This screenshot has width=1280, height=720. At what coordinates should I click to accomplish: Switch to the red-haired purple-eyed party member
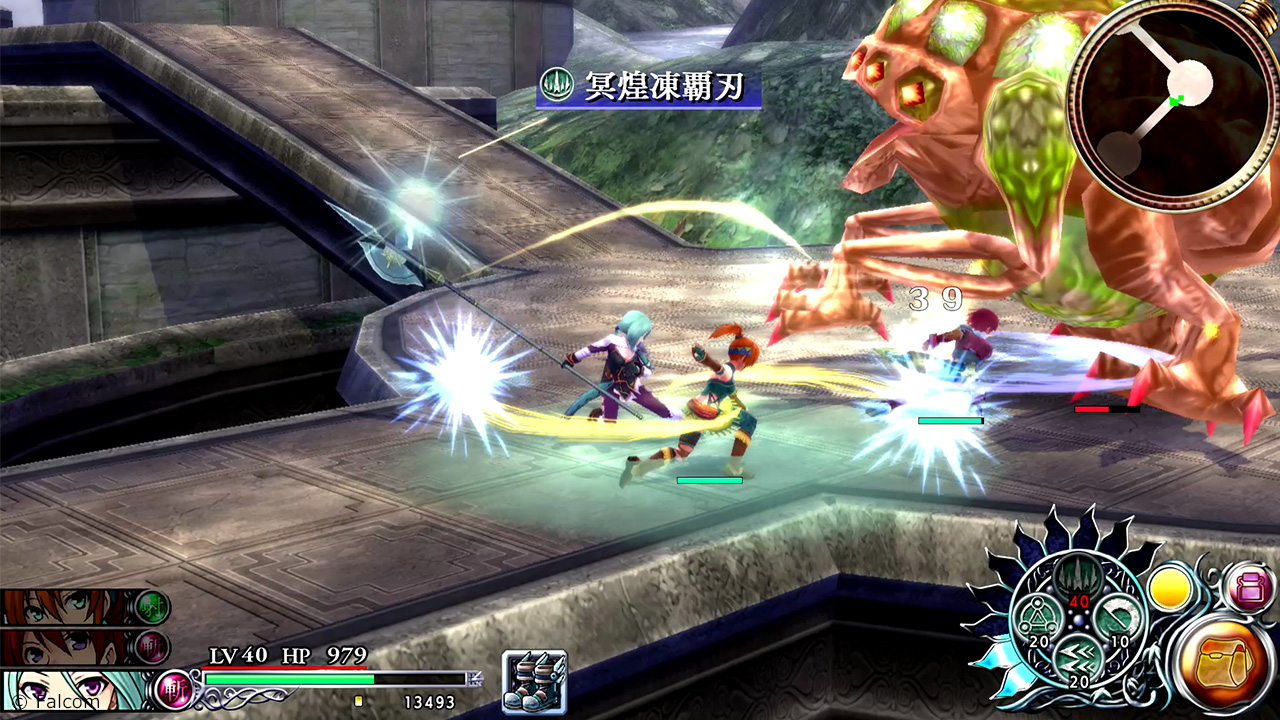pyautogui.click(x=65, y=647)
